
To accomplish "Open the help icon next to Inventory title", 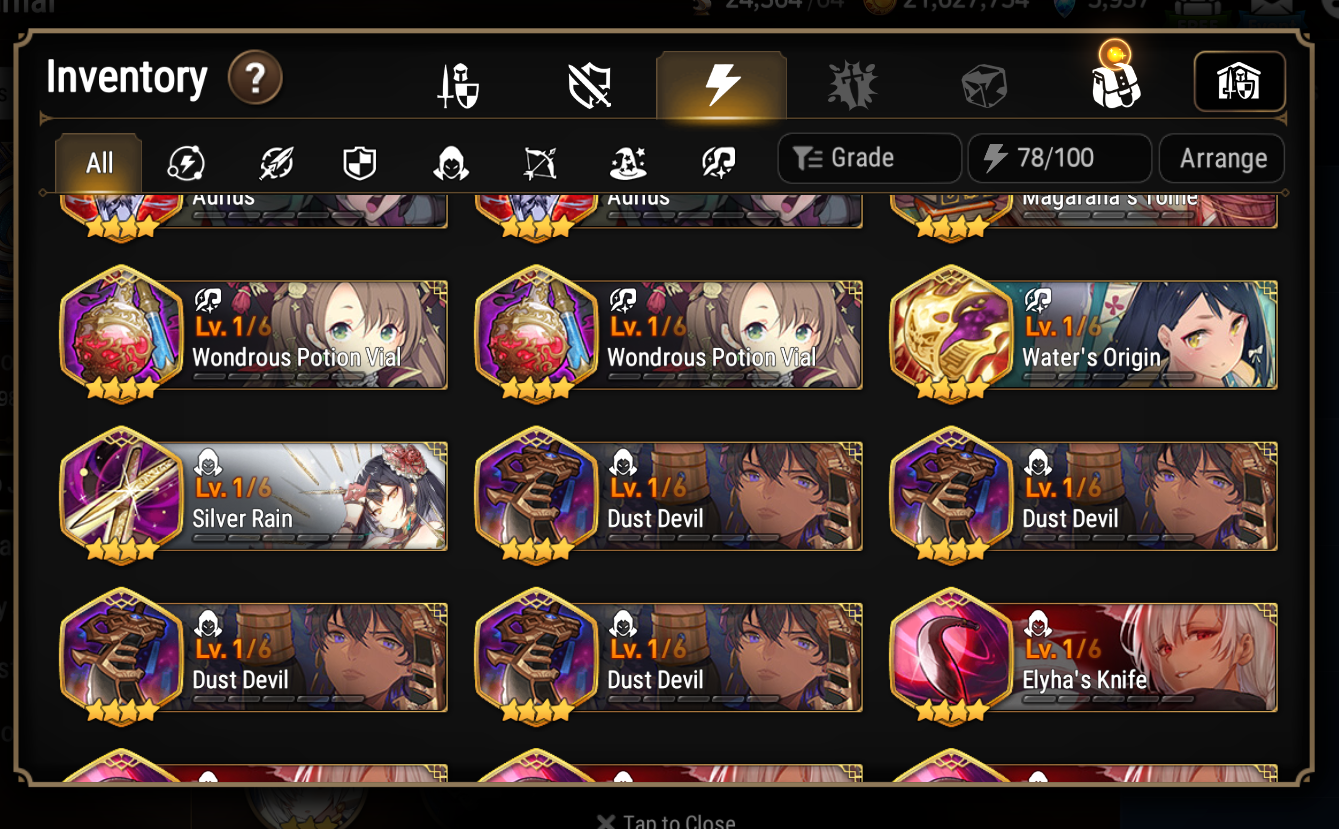I will coord(255,78).
